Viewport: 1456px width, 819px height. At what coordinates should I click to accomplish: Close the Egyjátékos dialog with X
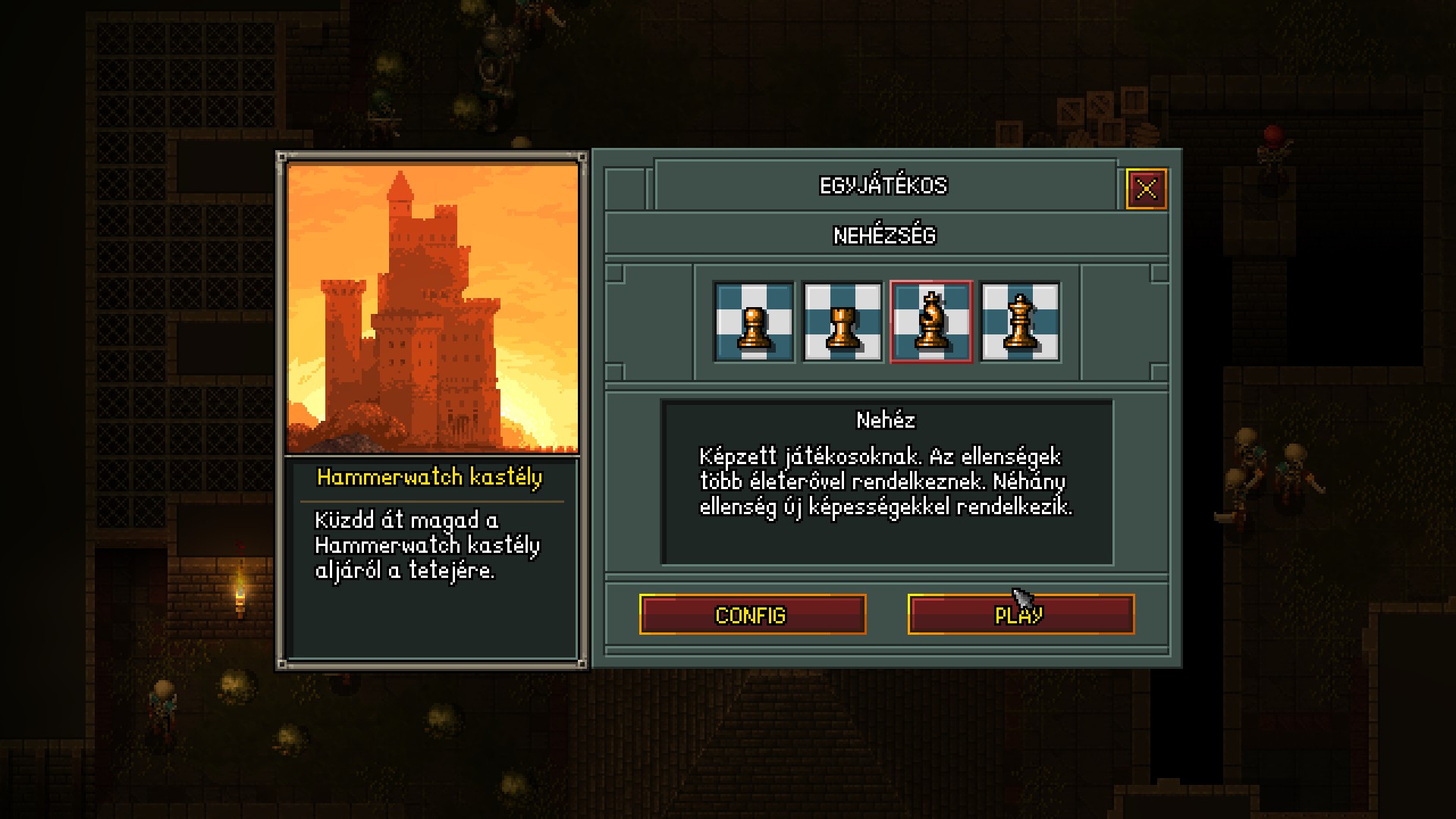pos(1146,188)
